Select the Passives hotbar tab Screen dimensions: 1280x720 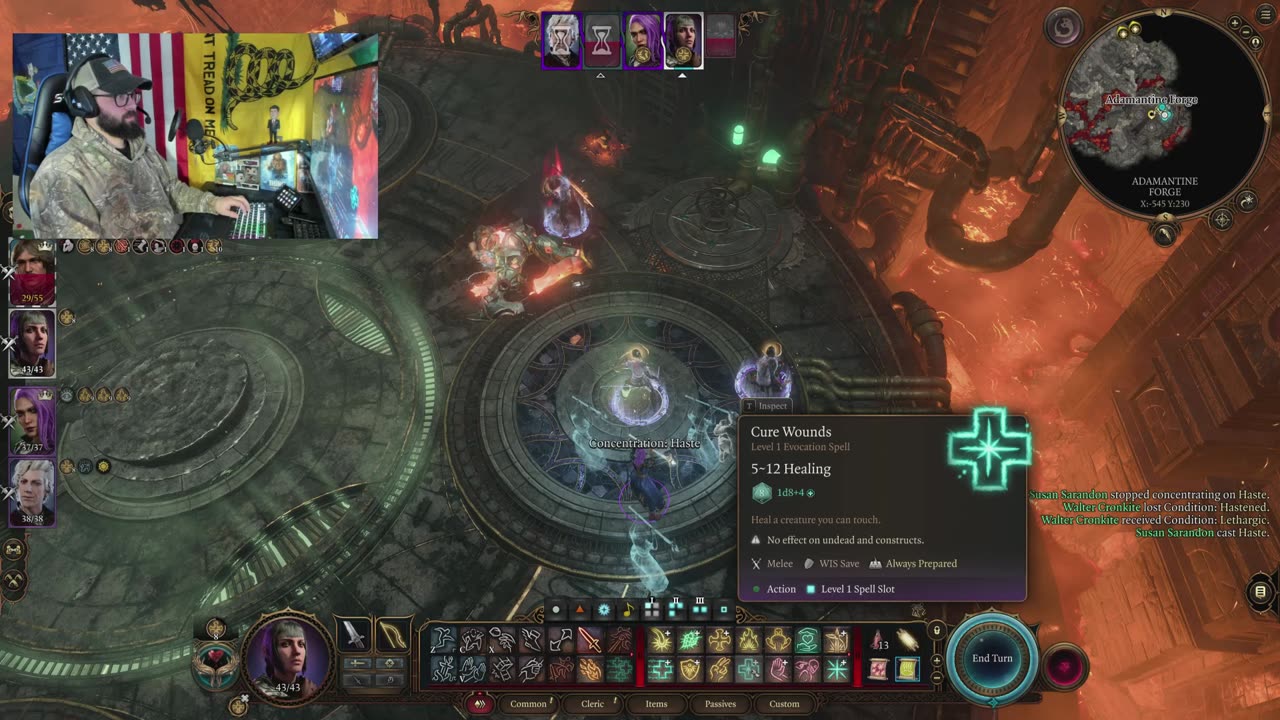[720, 704]
